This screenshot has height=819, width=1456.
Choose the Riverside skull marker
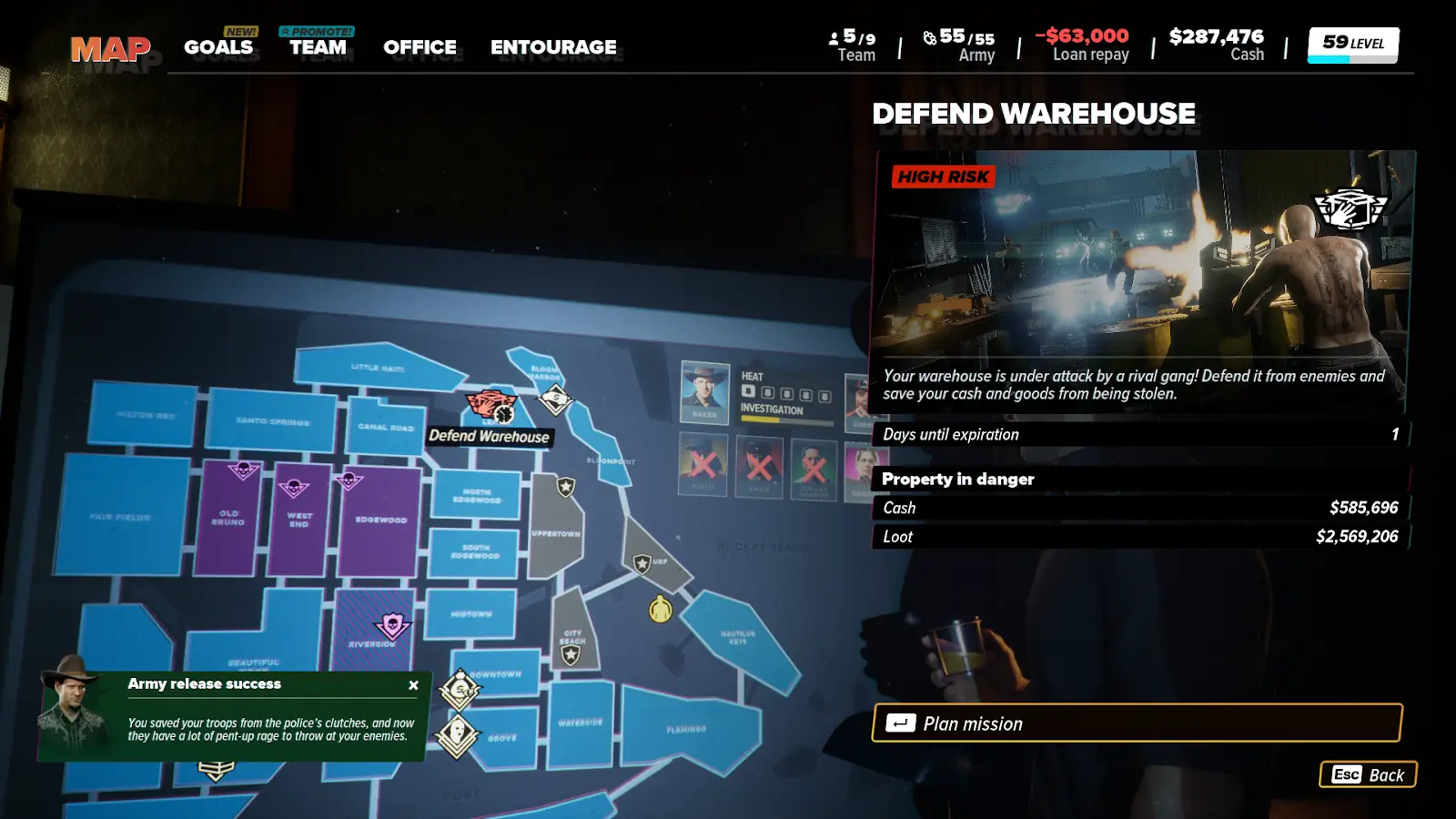point(392,625)
